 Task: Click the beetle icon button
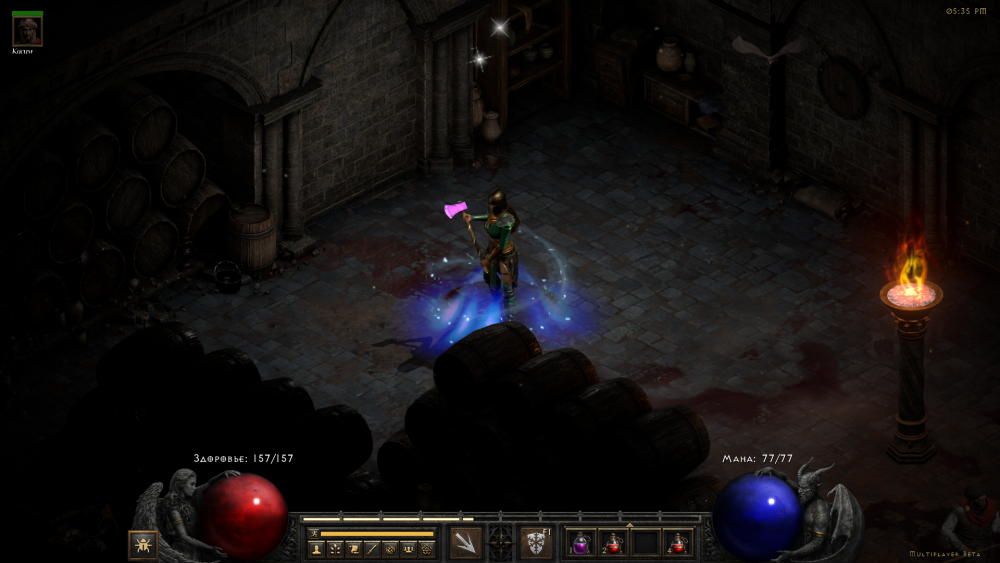142,545
